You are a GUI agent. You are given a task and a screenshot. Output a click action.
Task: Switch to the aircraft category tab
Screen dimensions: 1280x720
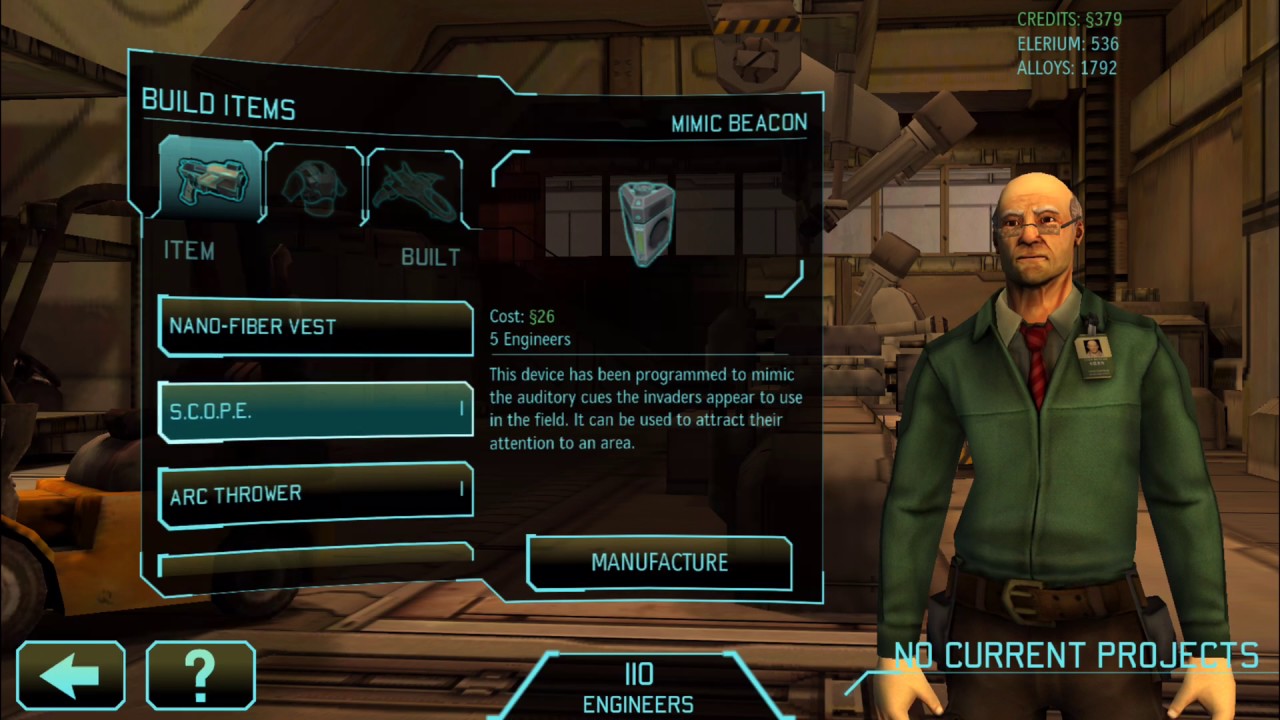414,187
